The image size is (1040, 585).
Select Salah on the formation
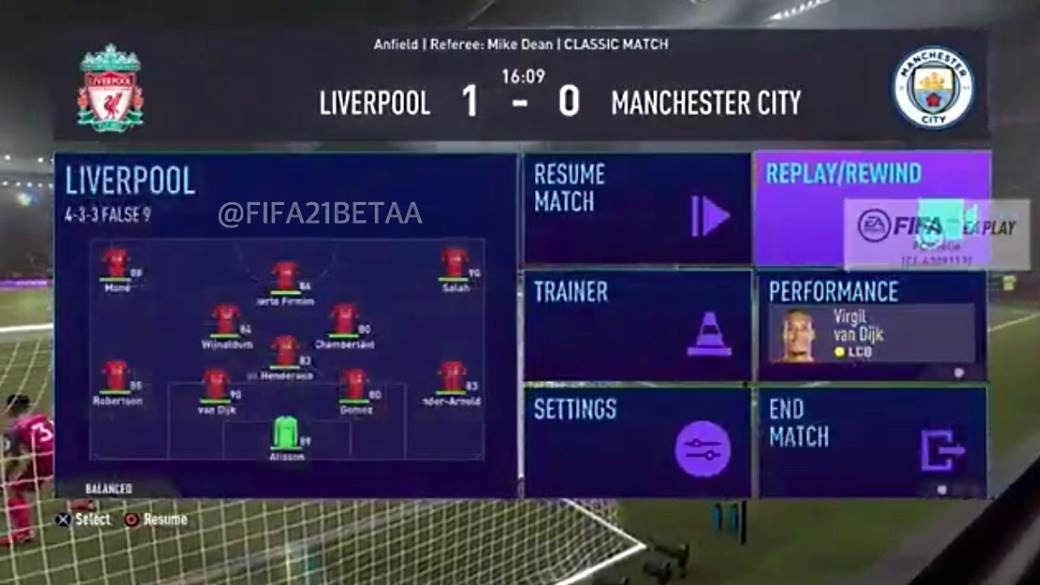455,263
